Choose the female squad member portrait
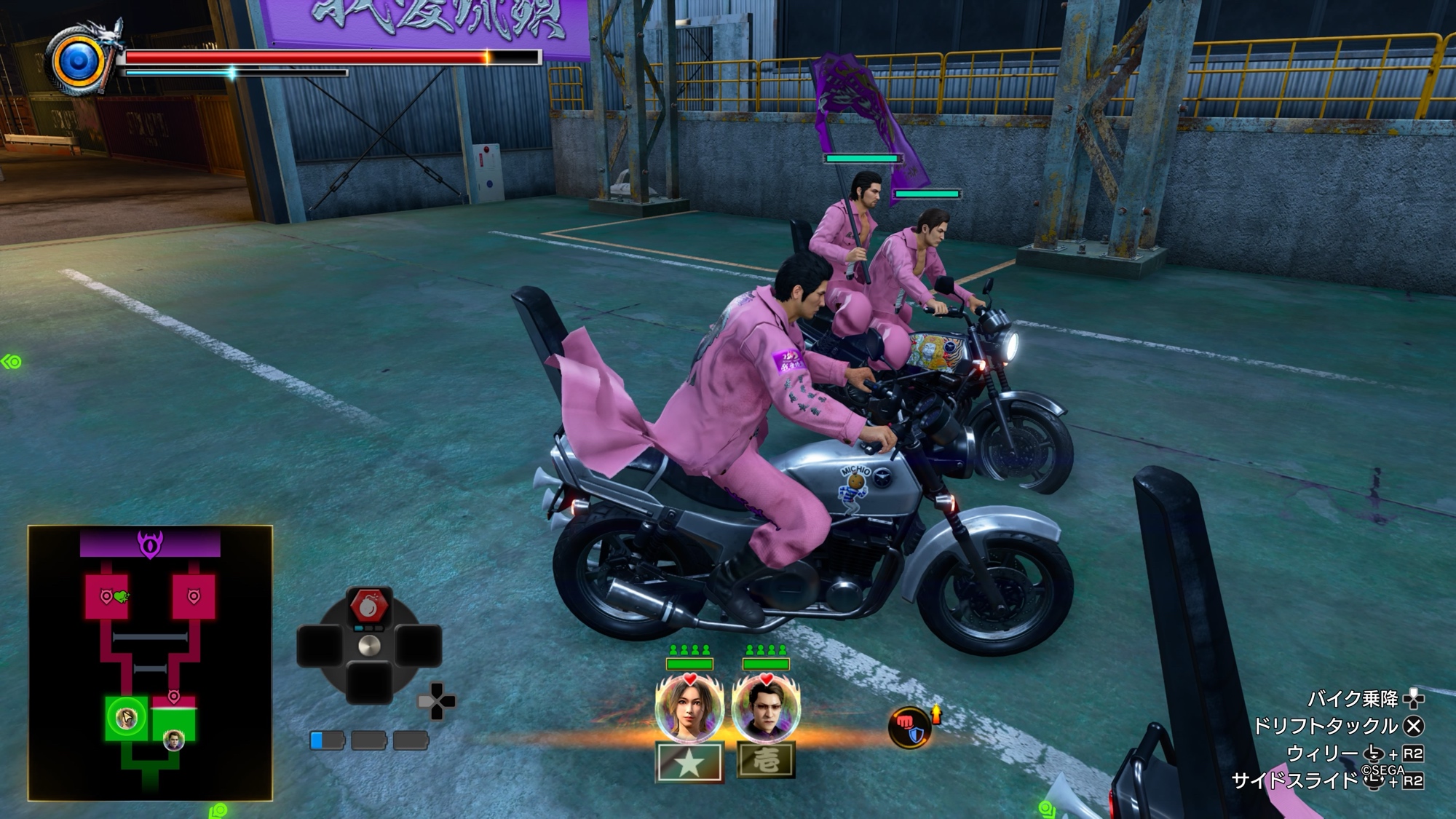The width and height of the screenshot is (1456, 819). (689, 708)
